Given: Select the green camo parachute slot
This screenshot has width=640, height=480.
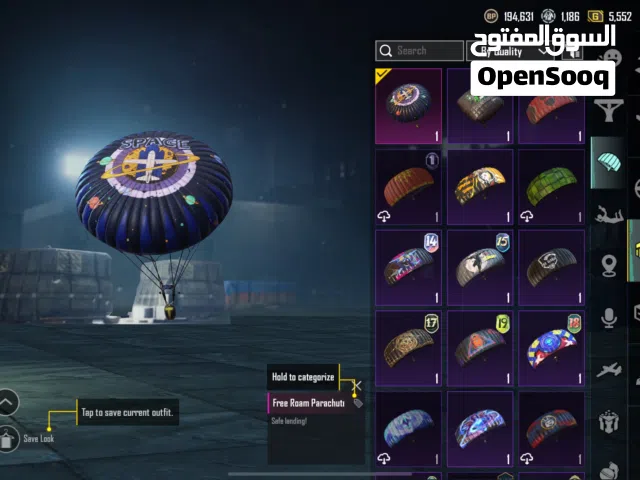Looking at the screenshot, I should click(551, 187).
